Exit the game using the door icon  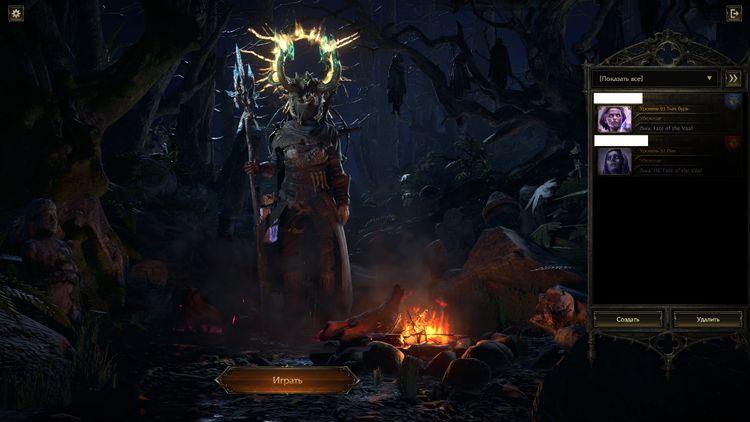[733, 15]
